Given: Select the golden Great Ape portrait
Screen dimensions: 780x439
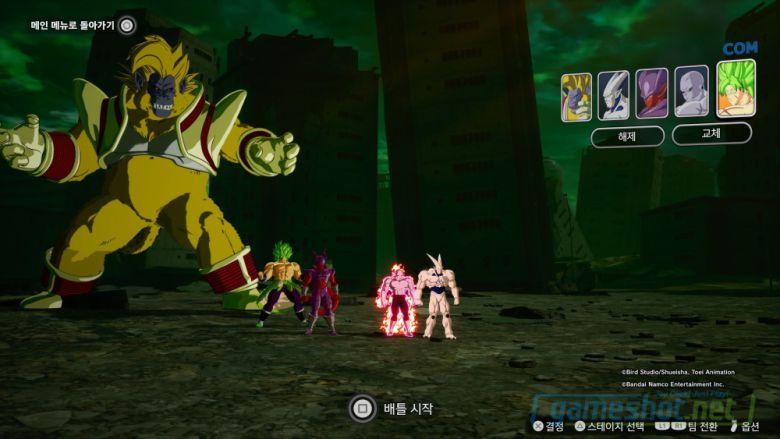Looking at the screenshot, I should click(576, 96).
